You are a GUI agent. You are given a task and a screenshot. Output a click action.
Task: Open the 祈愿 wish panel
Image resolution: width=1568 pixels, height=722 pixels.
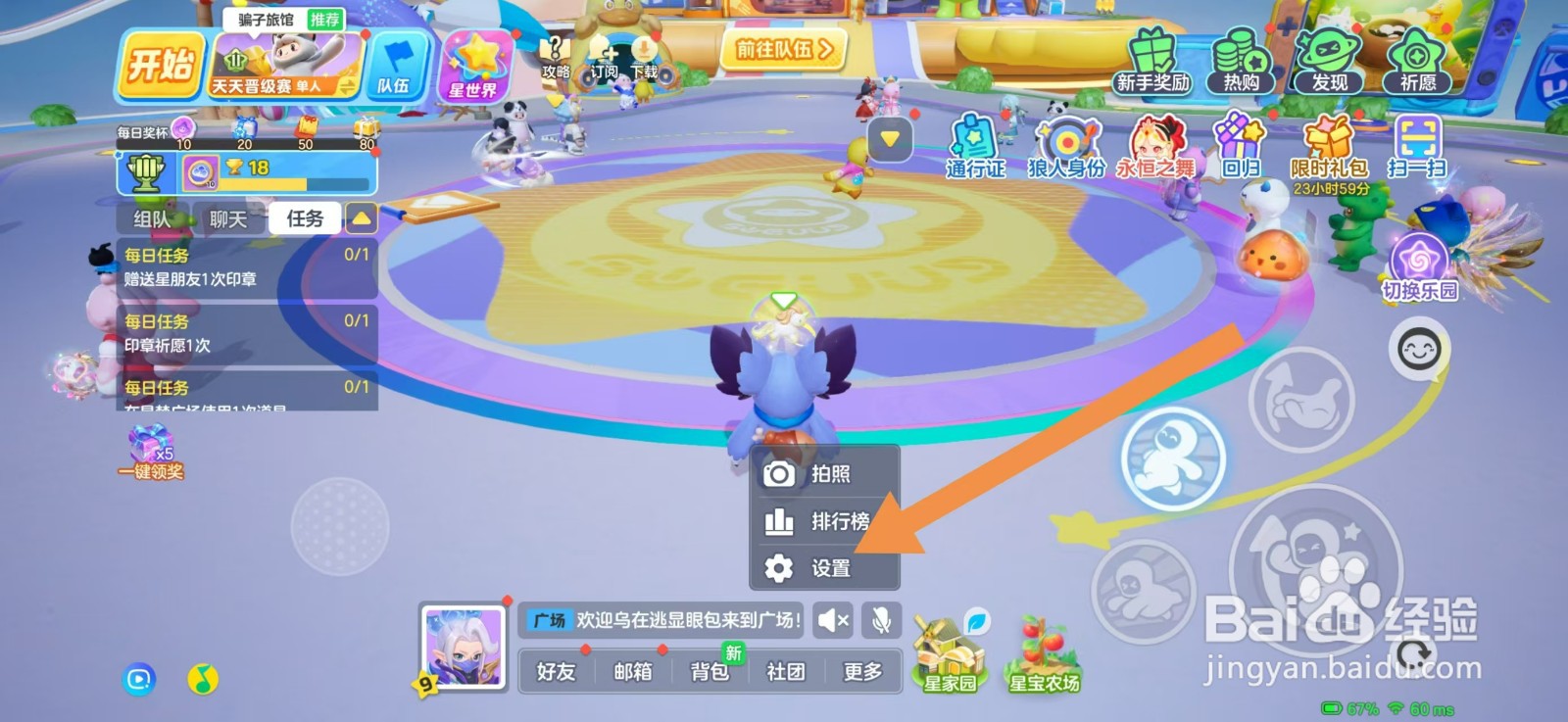point(1419,61)
